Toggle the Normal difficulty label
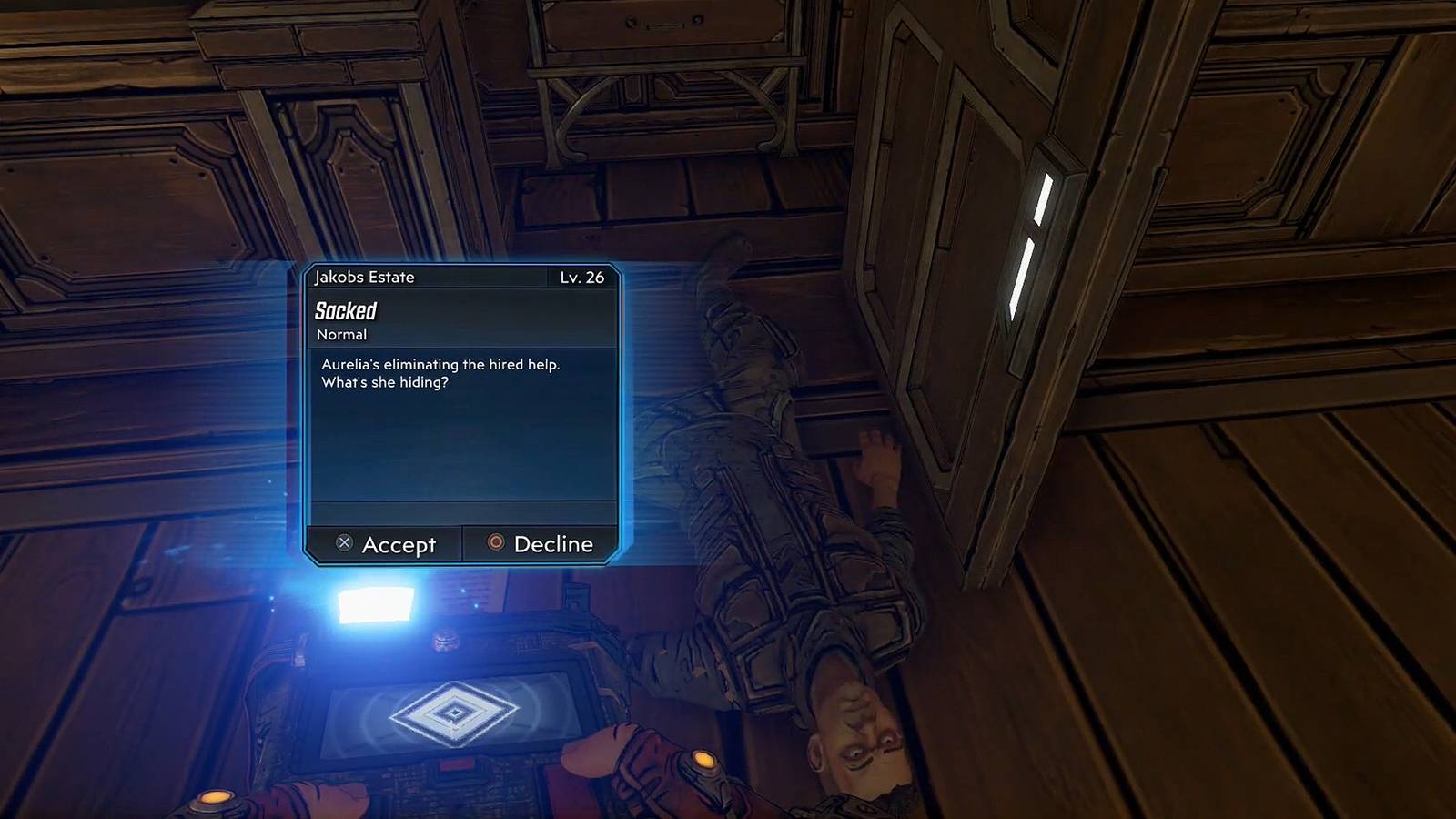The image size is (1456, 819). 341,334
